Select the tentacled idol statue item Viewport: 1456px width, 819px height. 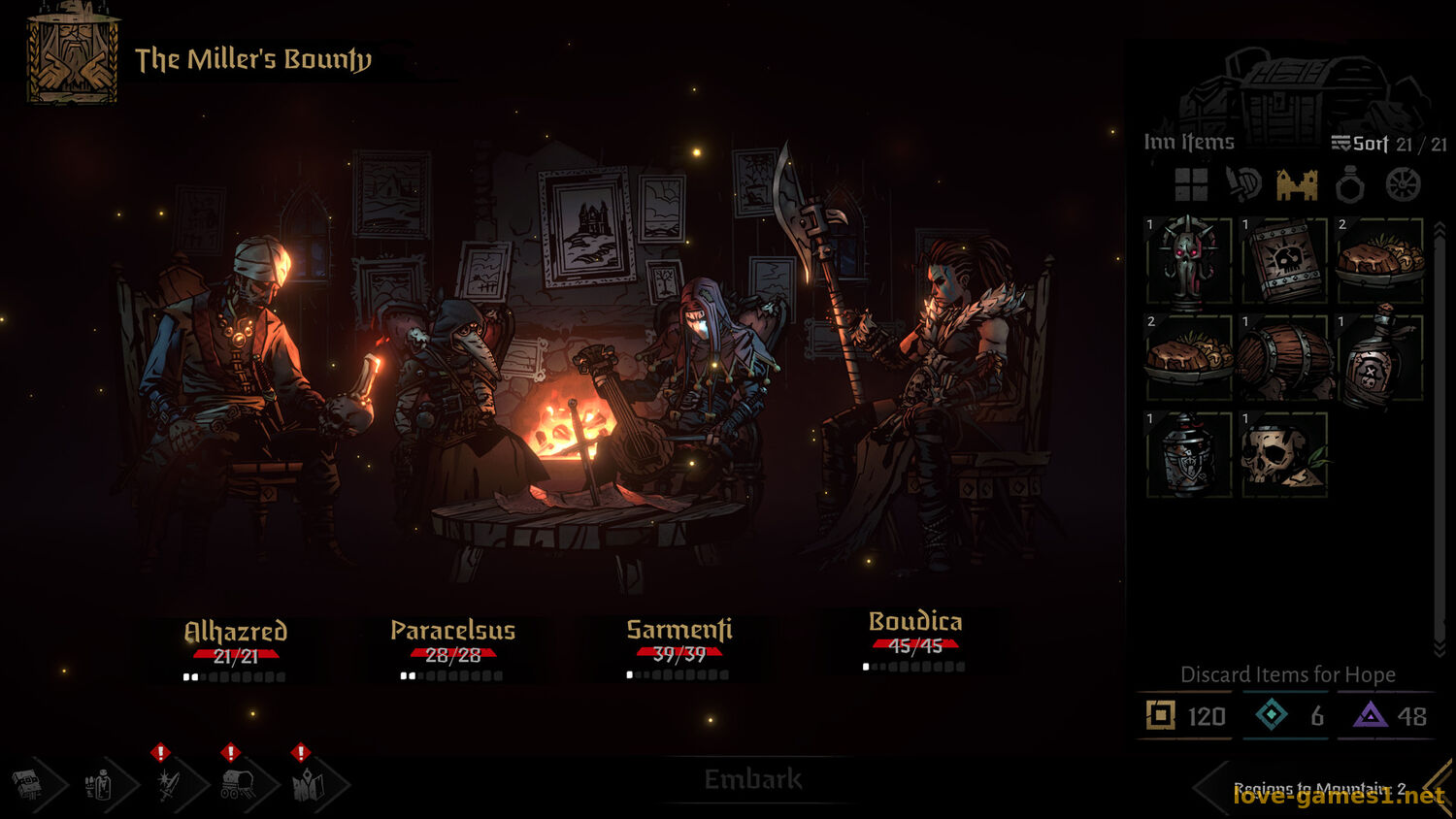1188,262
